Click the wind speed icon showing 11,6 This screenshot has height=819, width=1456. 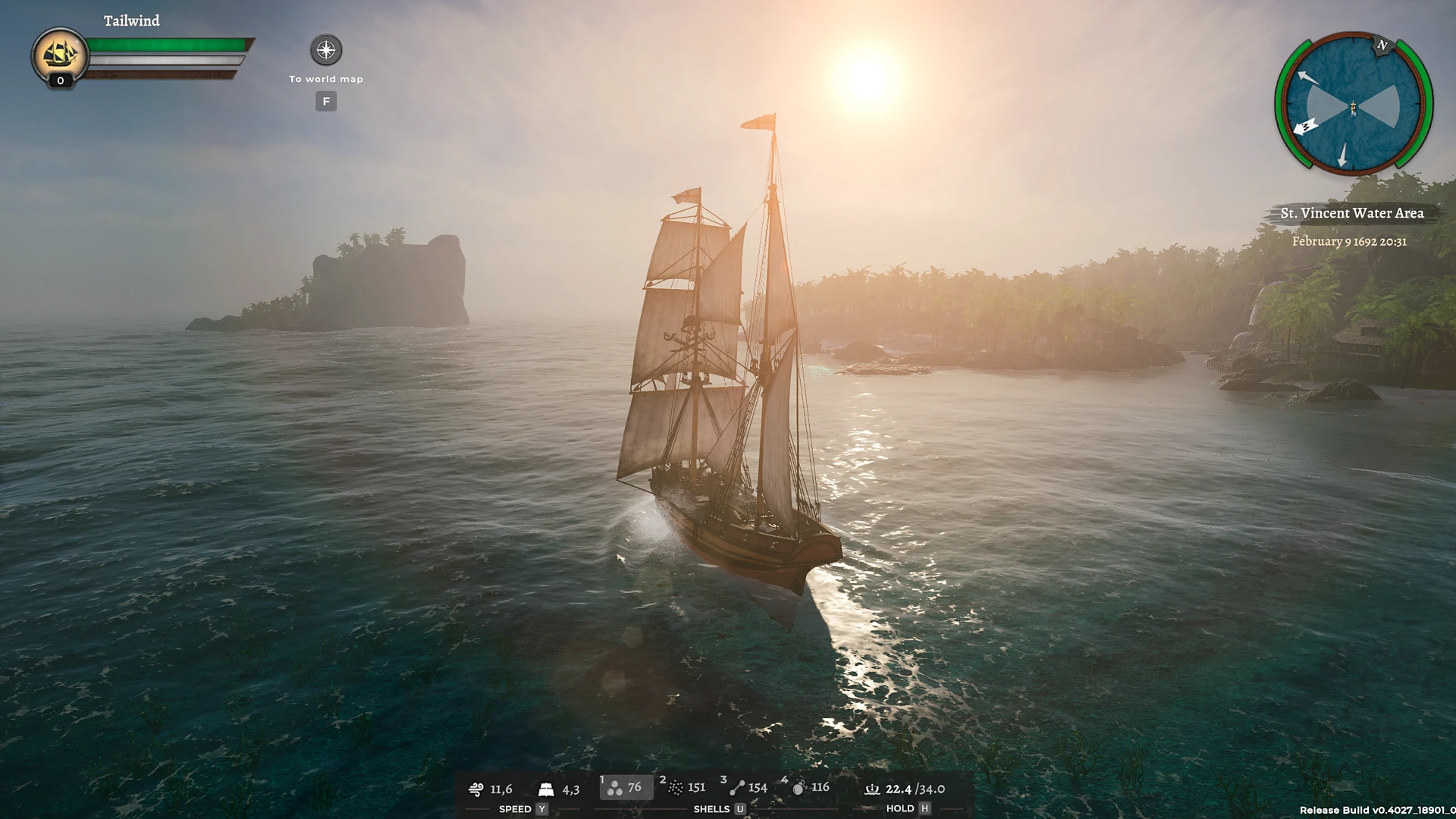coord(477,789)
